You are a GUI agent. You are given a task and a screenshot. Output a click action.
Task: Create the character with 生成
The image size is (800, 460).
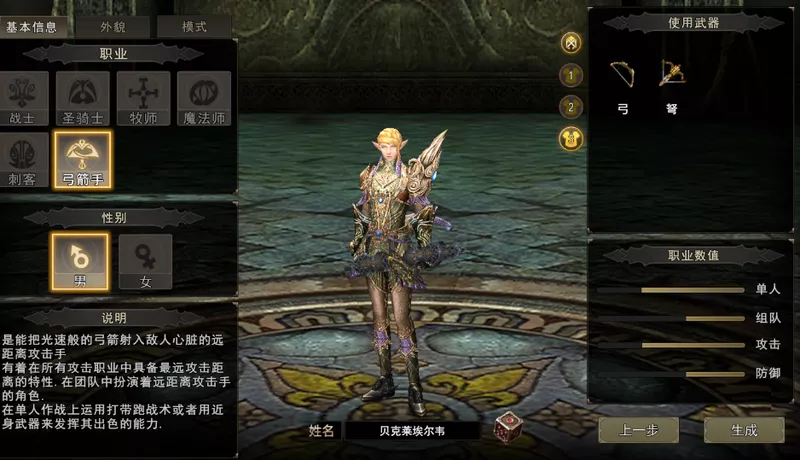(744, 430)
